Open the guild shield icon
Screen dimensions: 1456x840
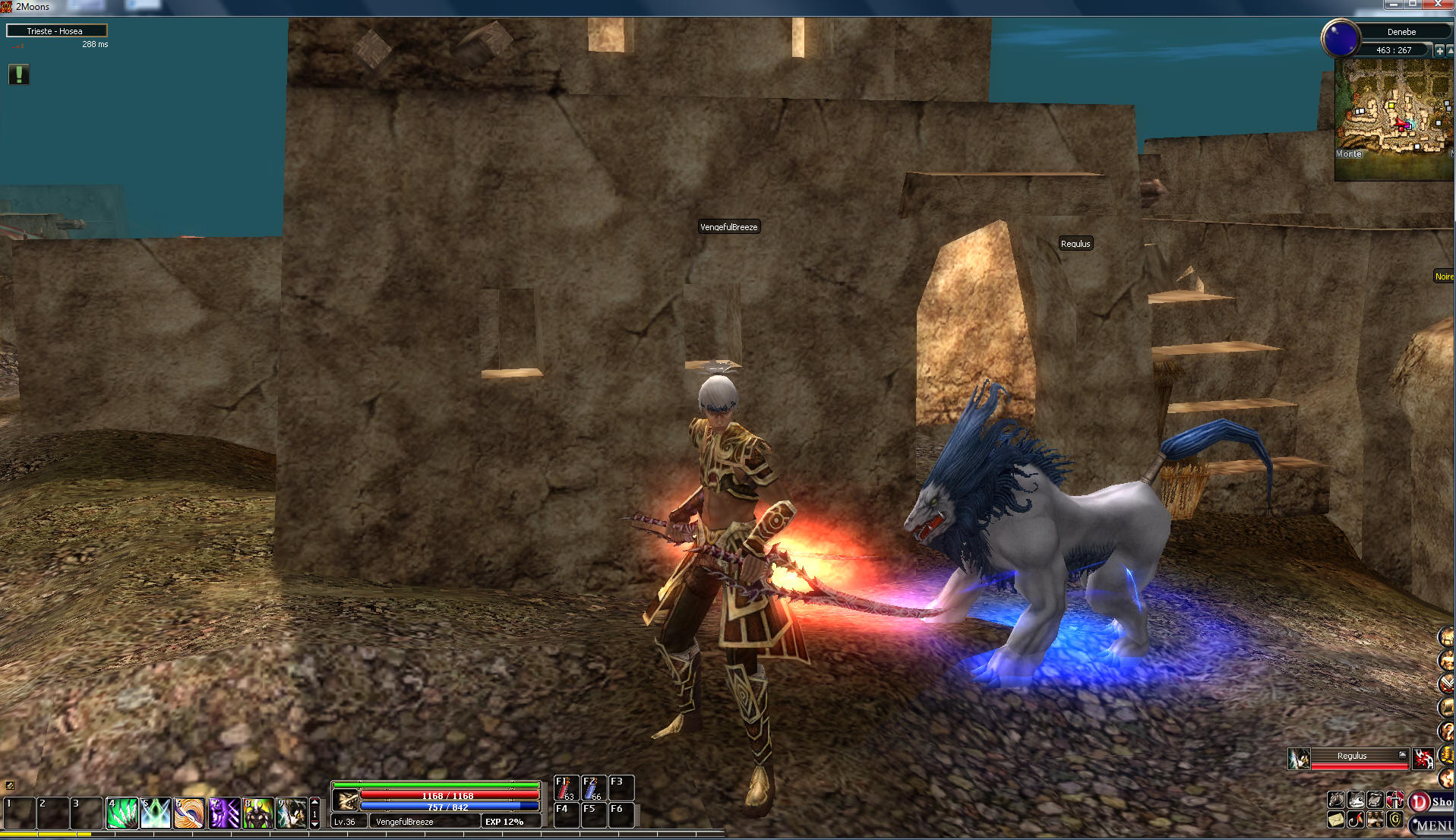point(1394,819)
